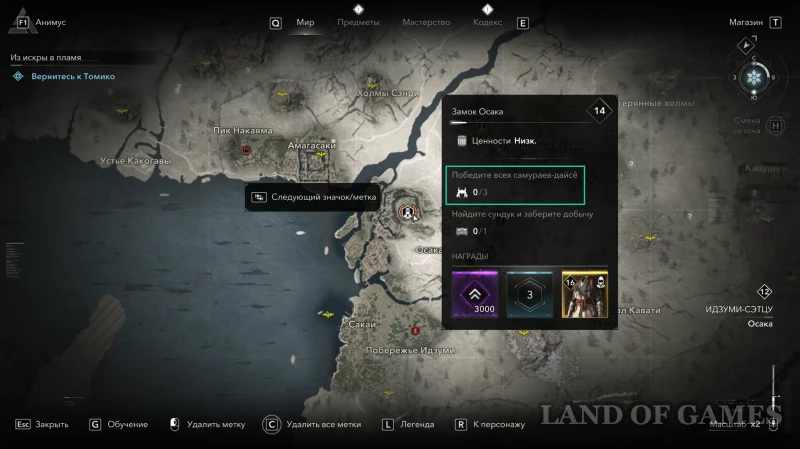
Task: Choose Удалить метку
Action: (209, 424)
